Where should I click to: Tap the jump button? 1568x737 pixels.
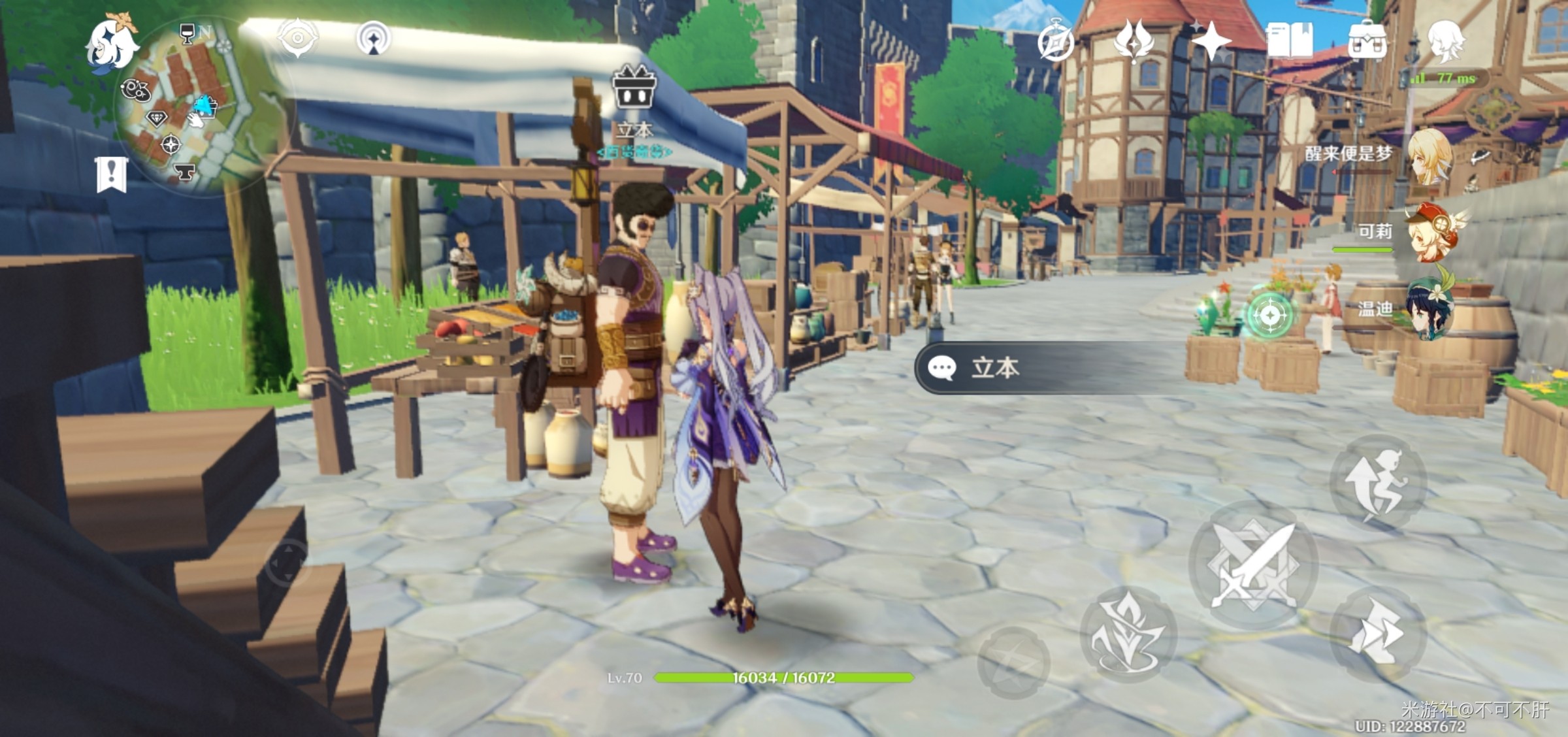1379,483
